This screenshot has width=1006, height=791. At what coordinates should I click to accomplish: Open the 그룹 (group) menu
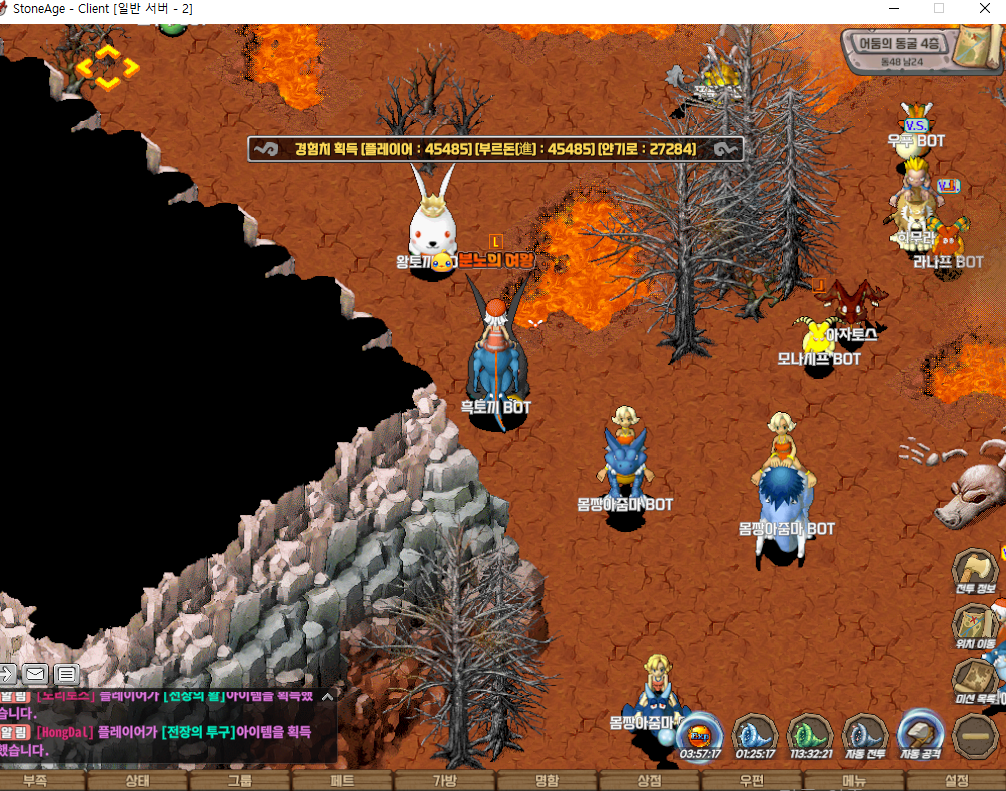click(x=240, y=781)
